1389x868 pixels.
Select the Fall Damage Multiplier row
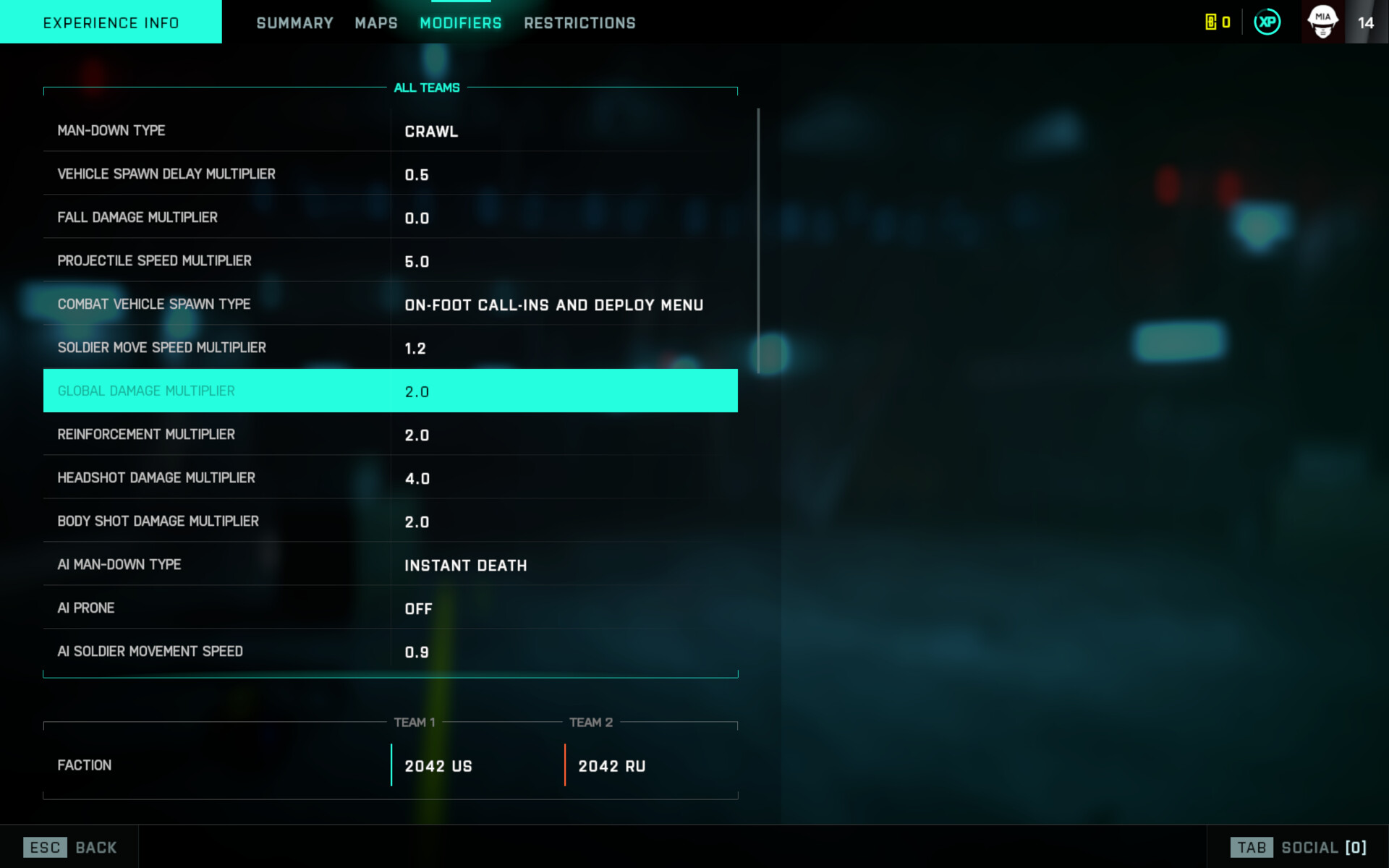click(x=391, y=218)
